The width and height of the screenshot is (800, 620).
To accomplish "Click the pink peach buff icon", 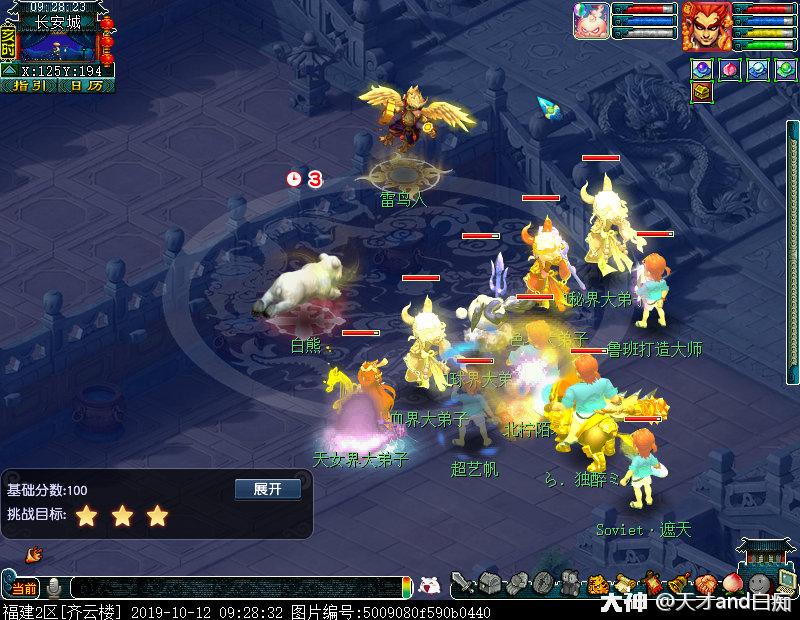I will point(730,68).
